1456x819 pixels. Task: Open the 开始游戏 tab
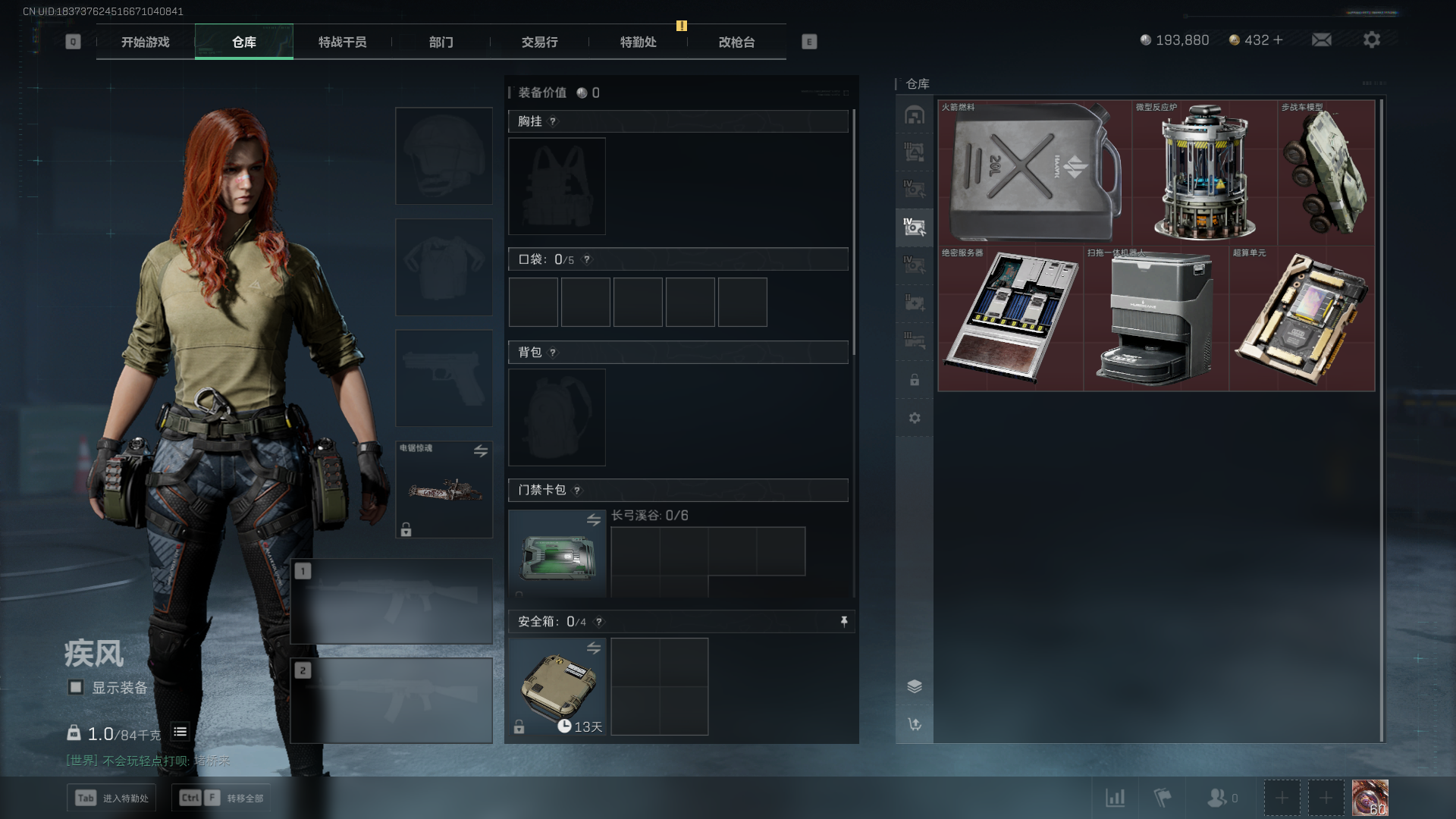tap(146, 42)
